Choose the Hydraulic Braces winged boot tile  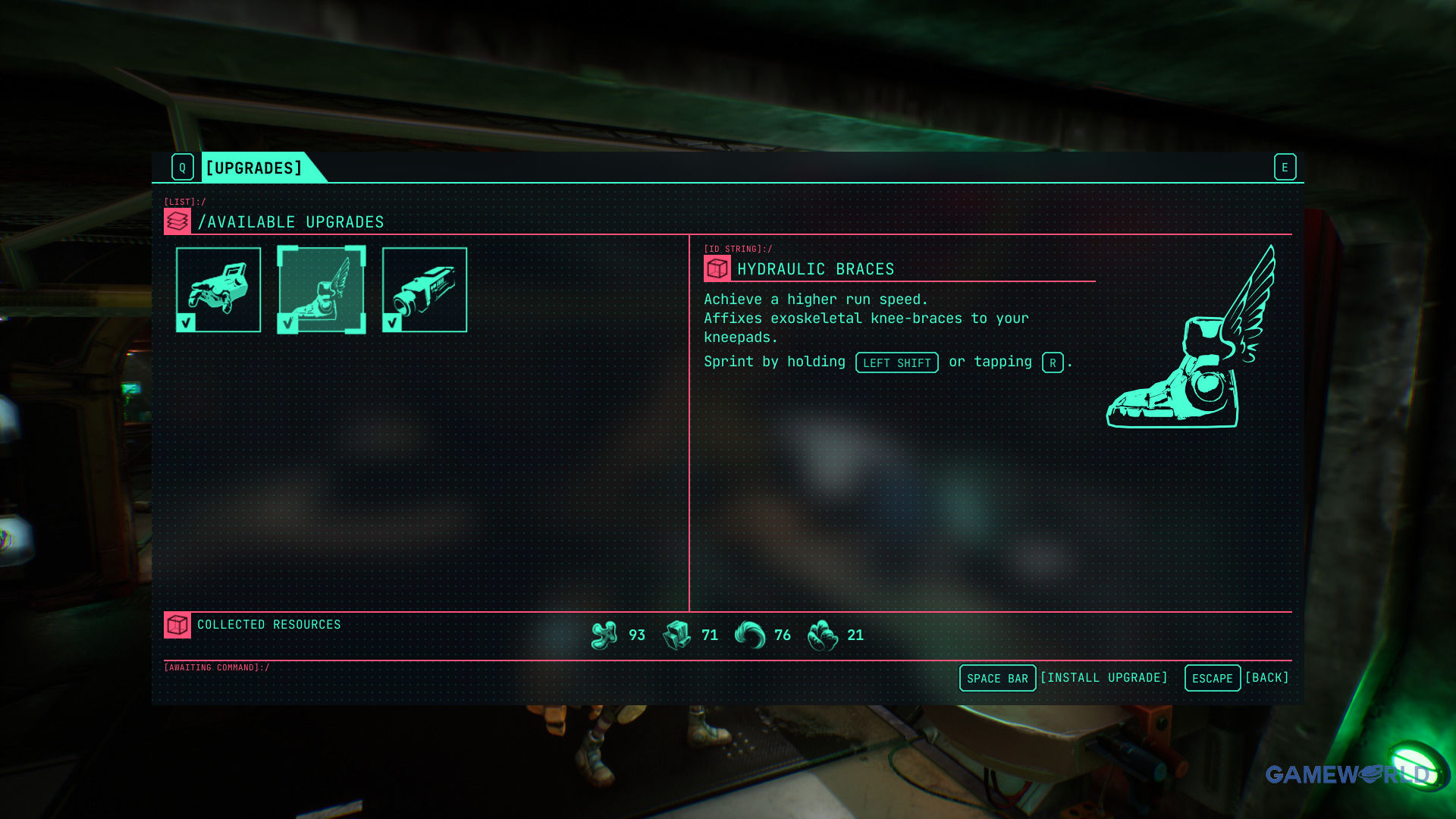(322, 290)
